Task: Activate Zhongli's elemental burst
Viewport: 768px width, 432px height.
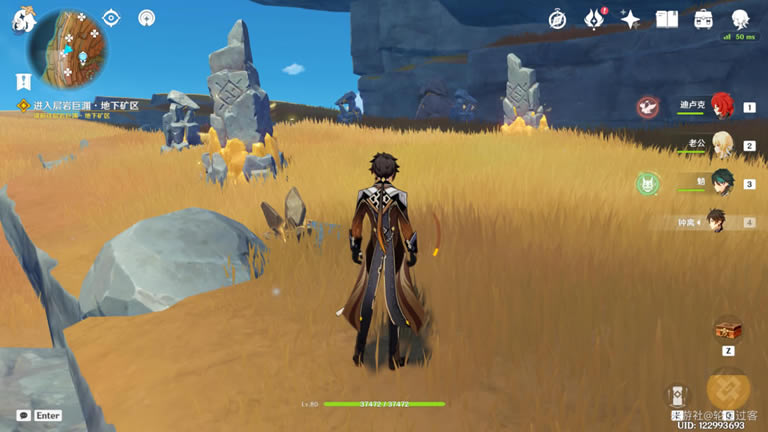Action: tap(728, 390)
